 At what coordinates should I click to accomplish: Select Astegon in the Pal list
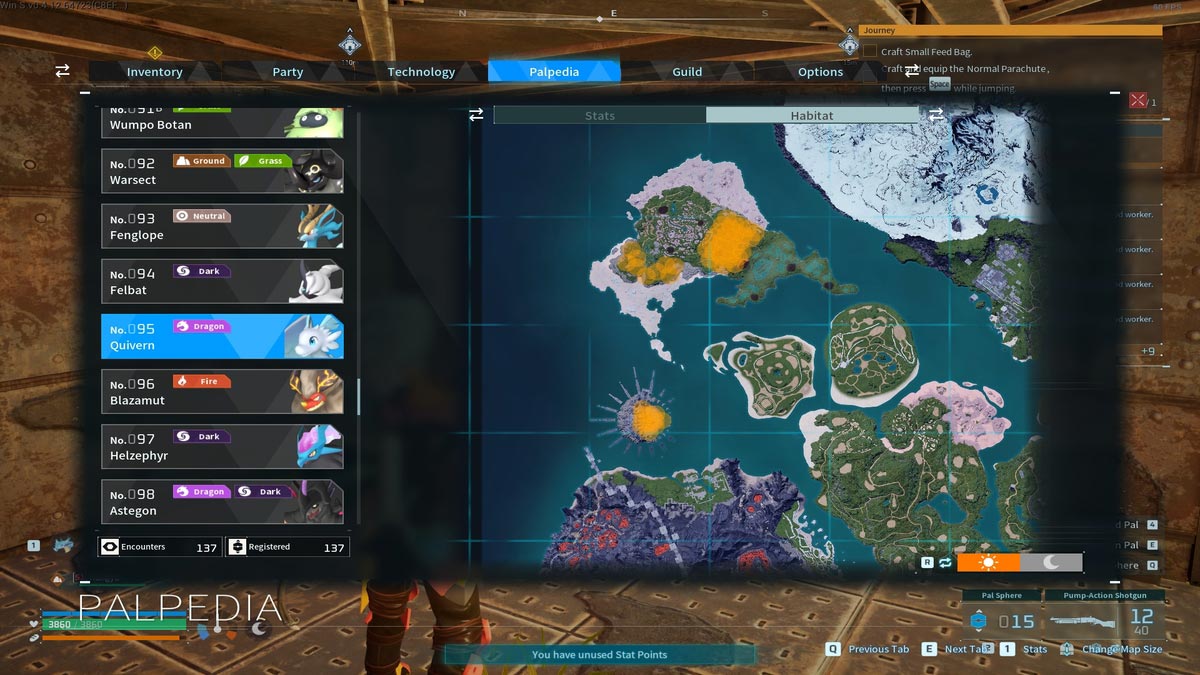click(x=222, y=501)
